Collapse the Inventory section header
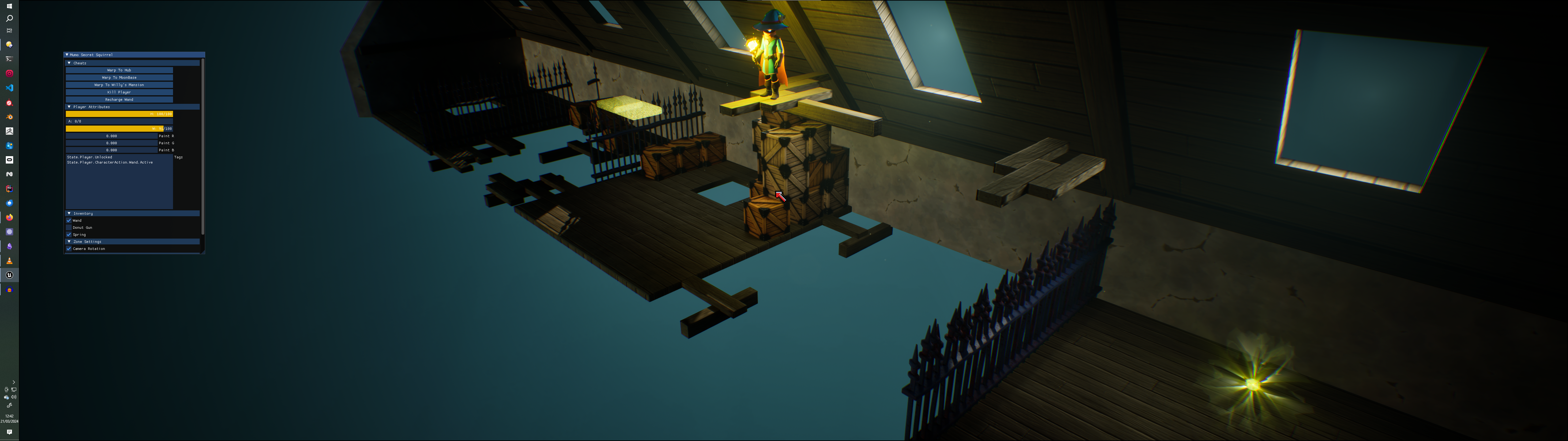 (x=70, y=213)
